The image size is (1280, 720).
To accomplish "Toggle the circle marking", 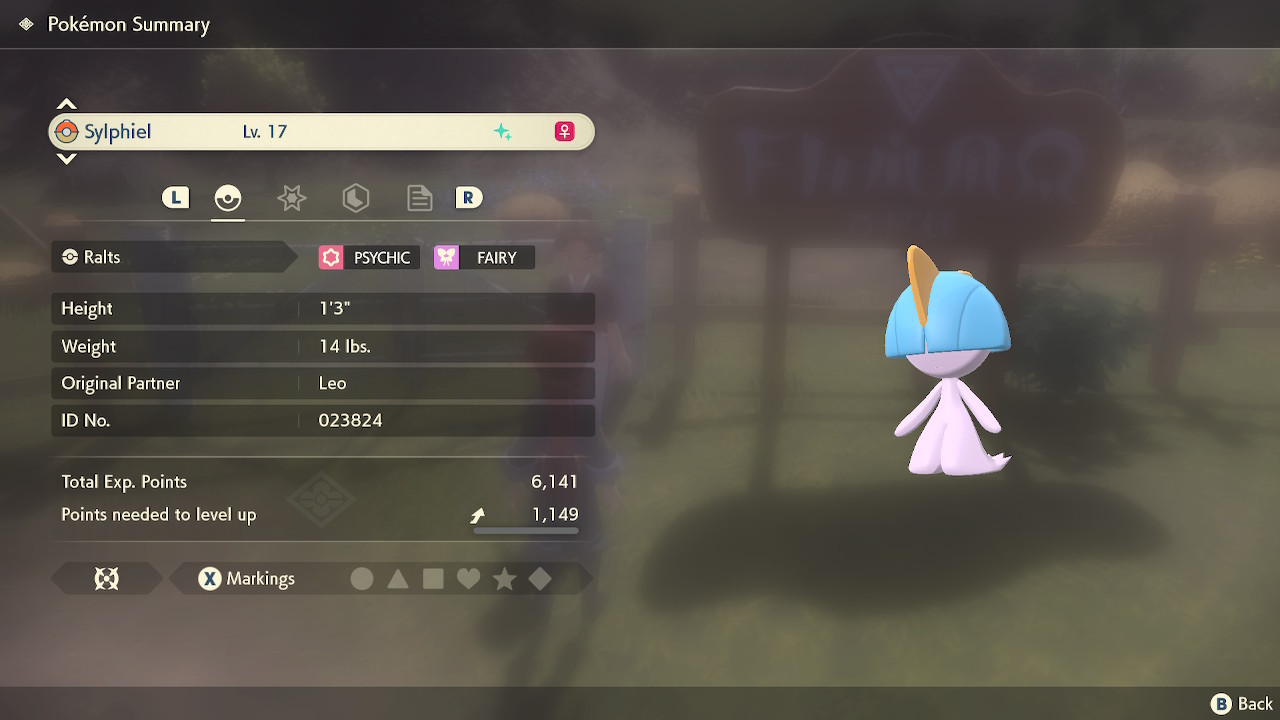I will click(362, 579).
